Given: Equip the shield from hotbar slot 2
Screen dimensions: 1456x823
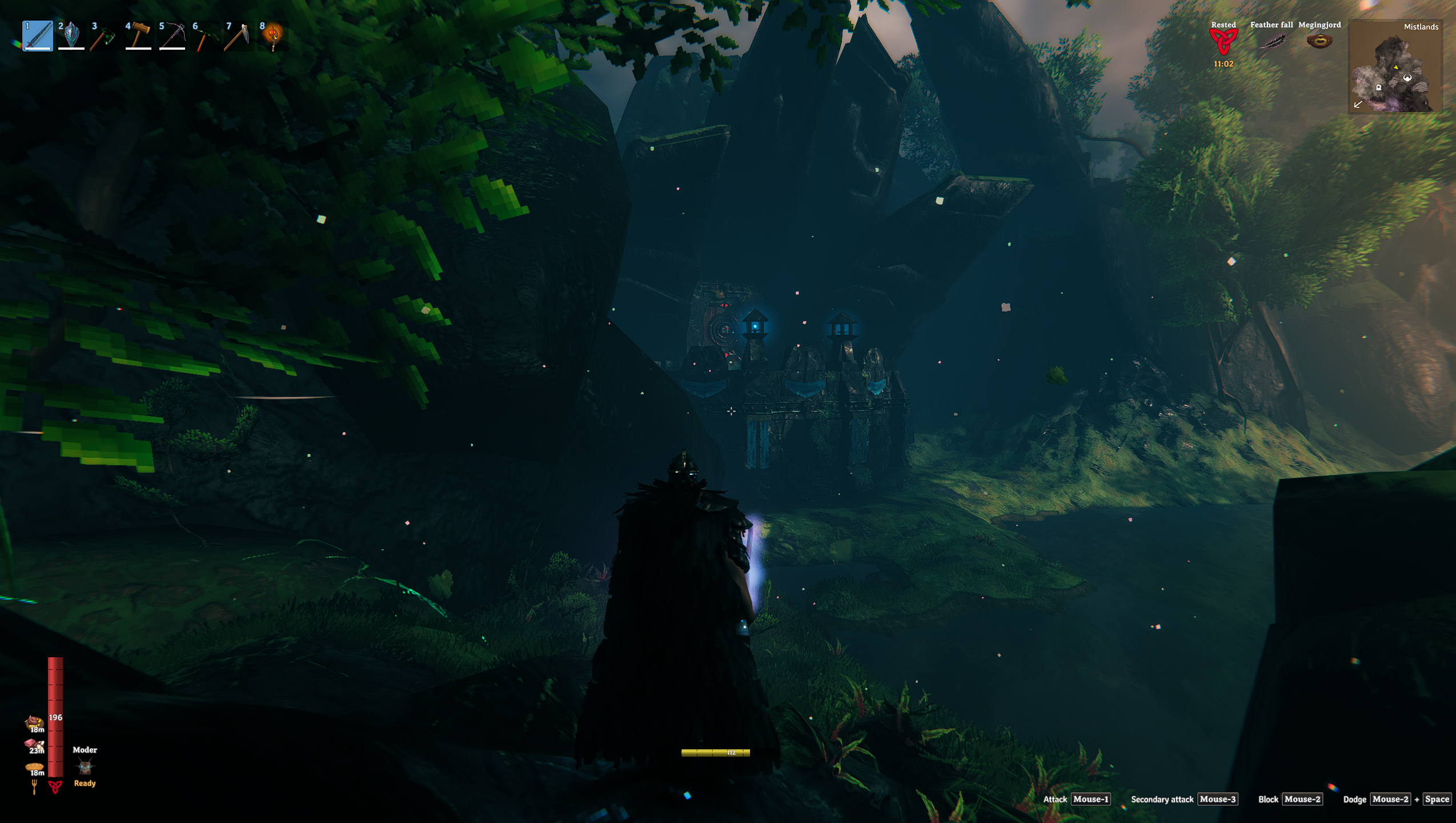Looking at the screenshot, I should pyautogui.click(x=71, y=36).
